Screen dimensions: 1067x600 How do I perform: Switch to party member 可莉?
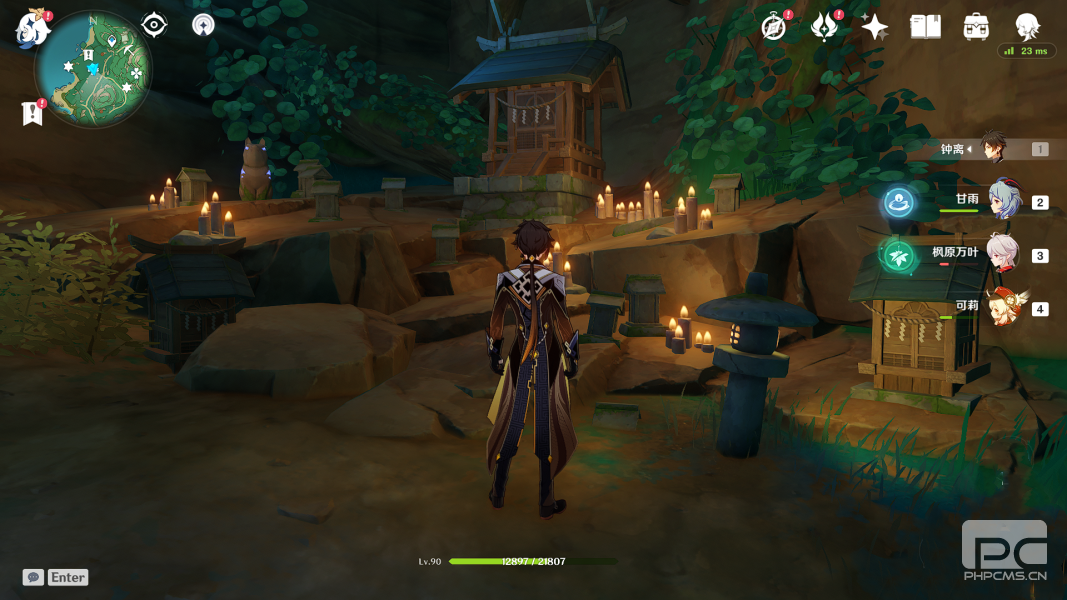1002,308
